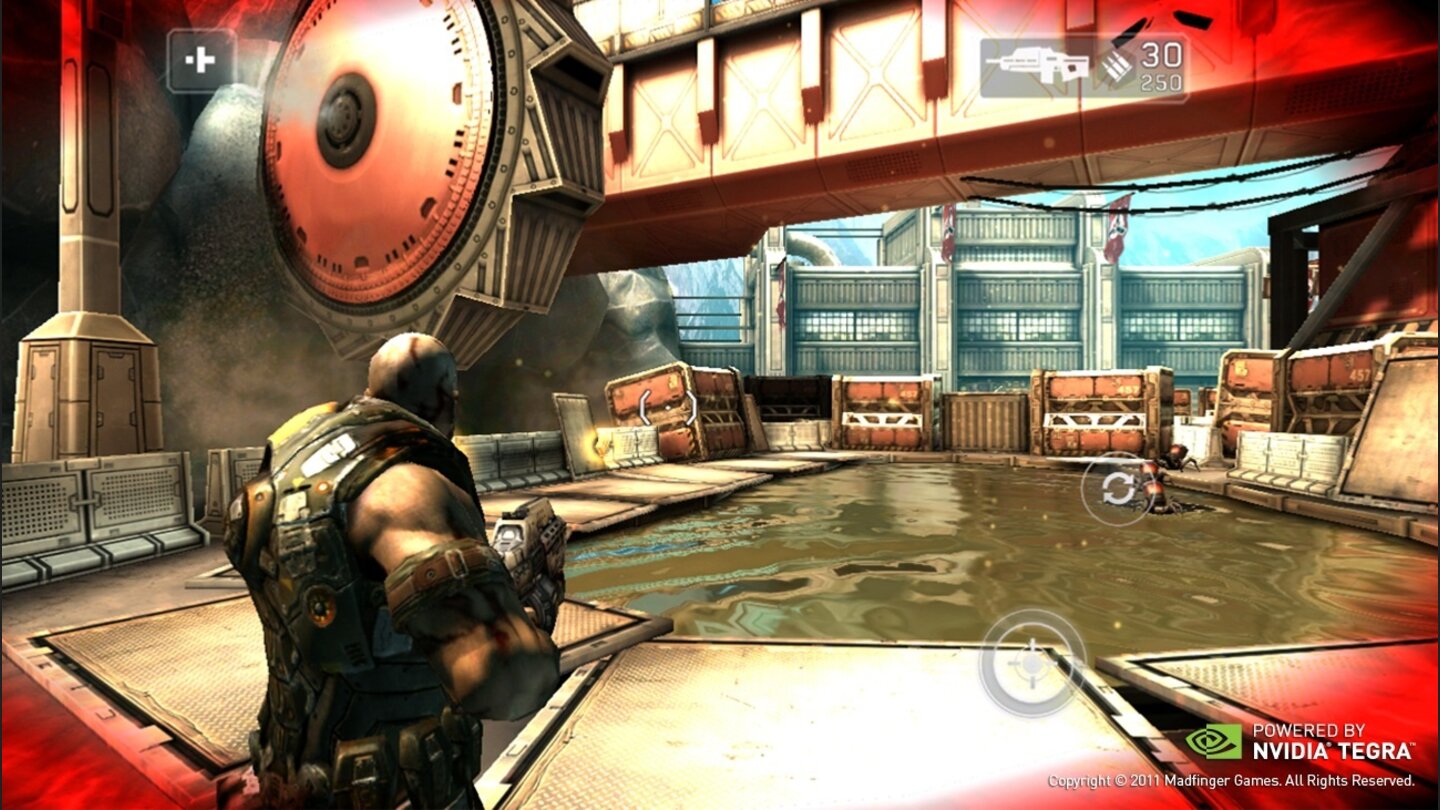Select the assault rifle weapon icon
The image size is (1440, 810).
(1037, 63)
